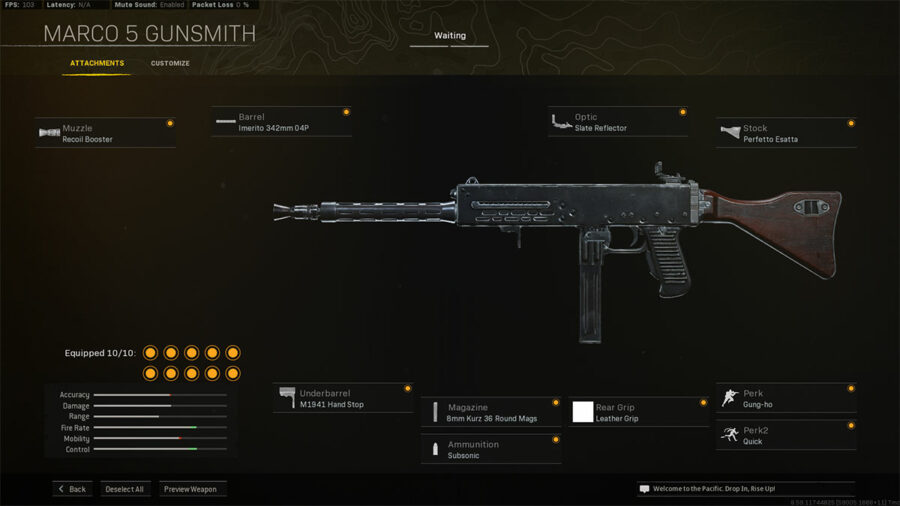Choose the Barrel Imerito 342mm slot
The height and width of the screenshot is (506, 900).
[281, 122]
